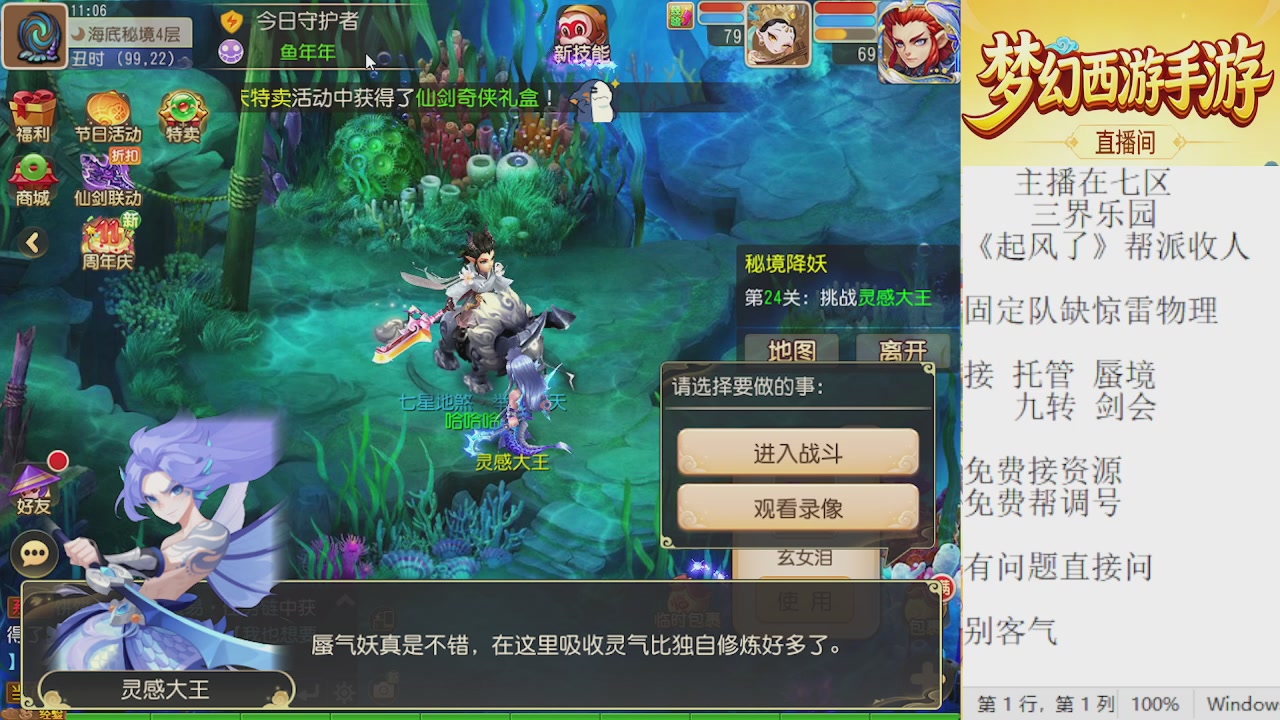The height and width of the screenshot is (720, 1280).
Task: Click the player avatar at top left
Action: pyautogui.click(x=35, y=35)
